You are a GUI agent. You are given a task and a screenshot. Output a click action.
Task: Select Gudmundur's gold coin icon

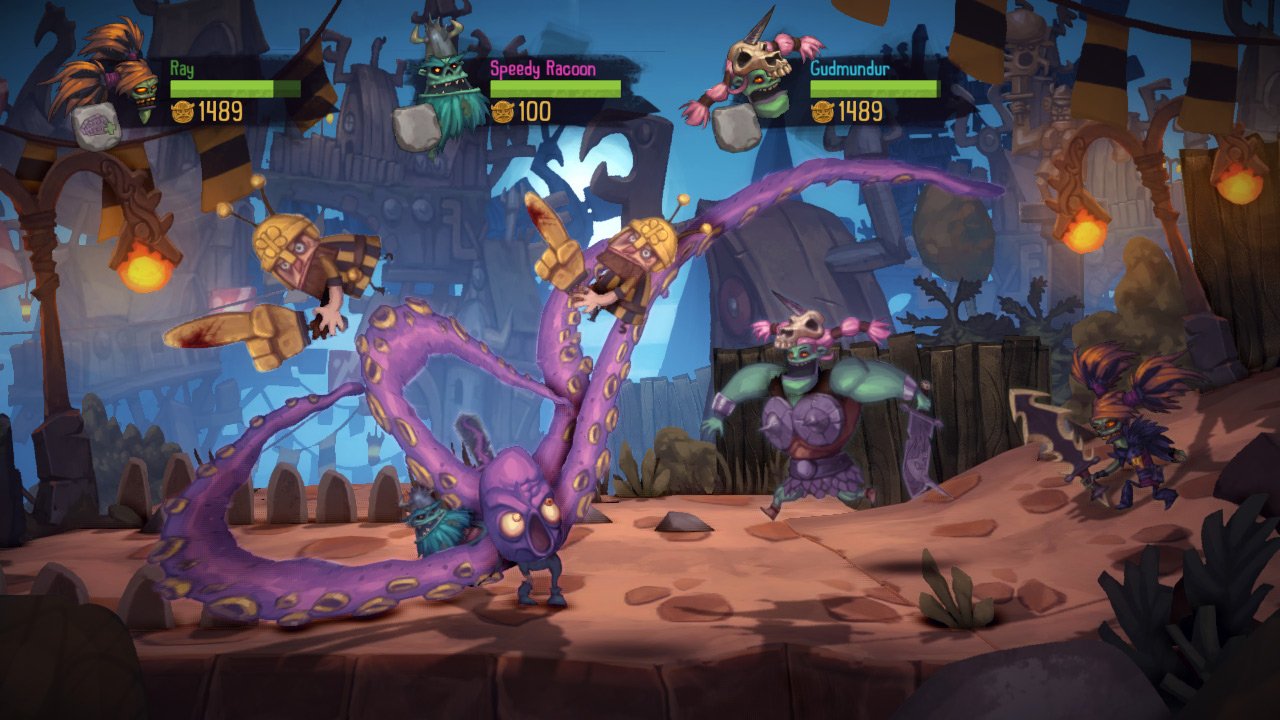tap(821, 113)
